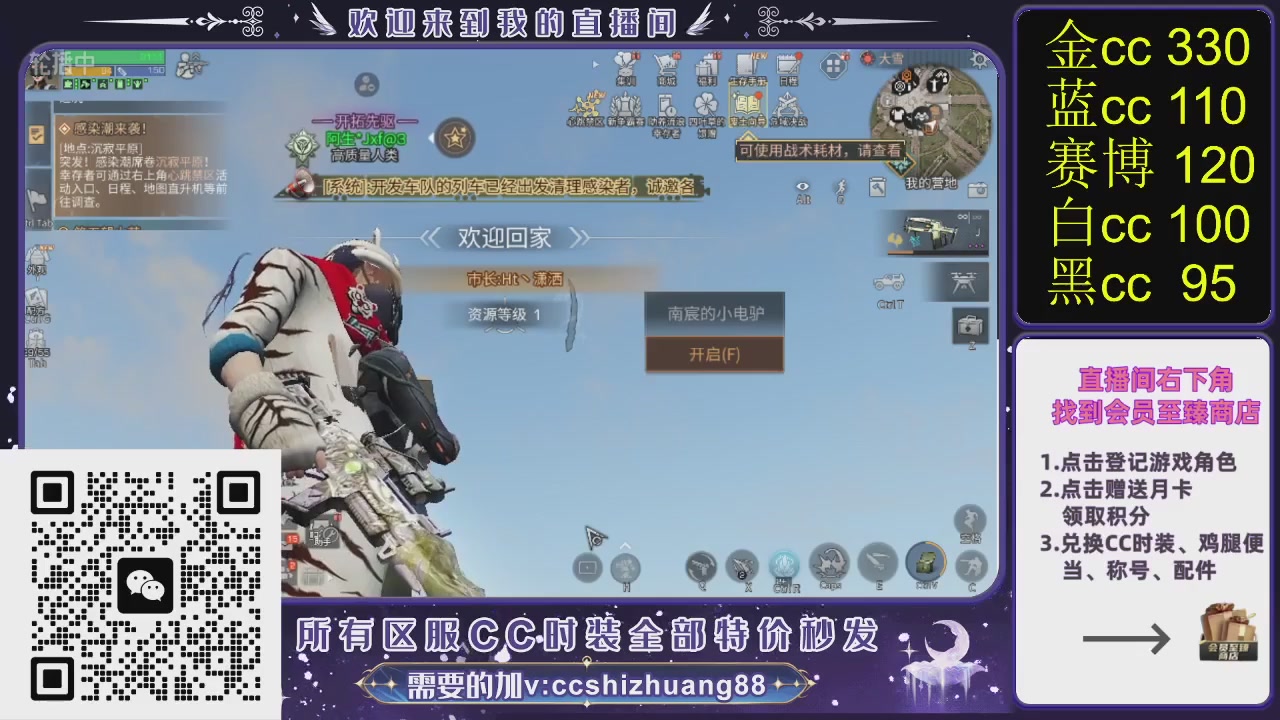The image size is (1280, 720).
Task: Open the 配方 recipe icon on left sidebar
Action: coord(37,297)
